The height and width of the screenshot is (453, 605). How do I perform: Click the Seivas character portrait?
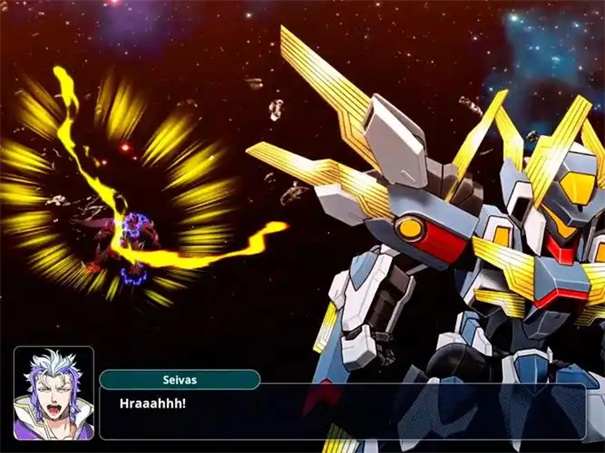pos(54,393)
